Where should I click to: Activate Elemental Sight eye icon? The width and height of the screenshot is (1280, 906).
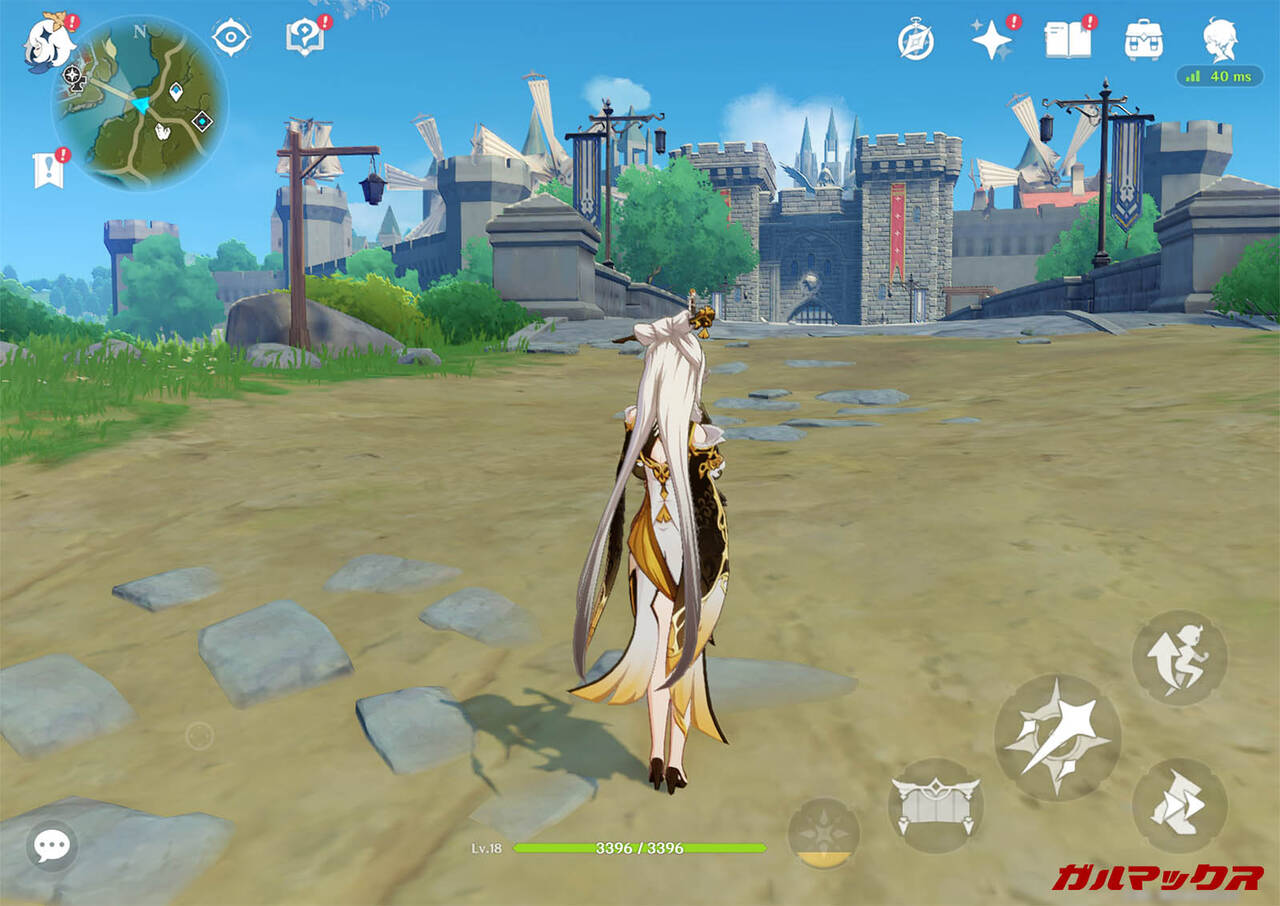tap(231, 37)
